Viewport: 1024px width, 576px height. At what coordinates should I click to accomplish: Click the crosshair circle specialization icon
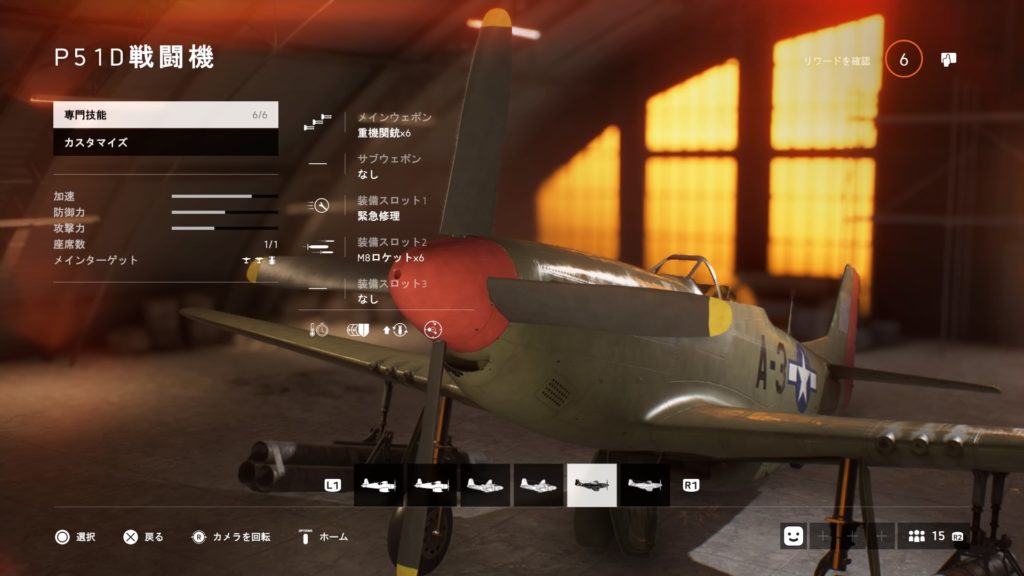433,329
